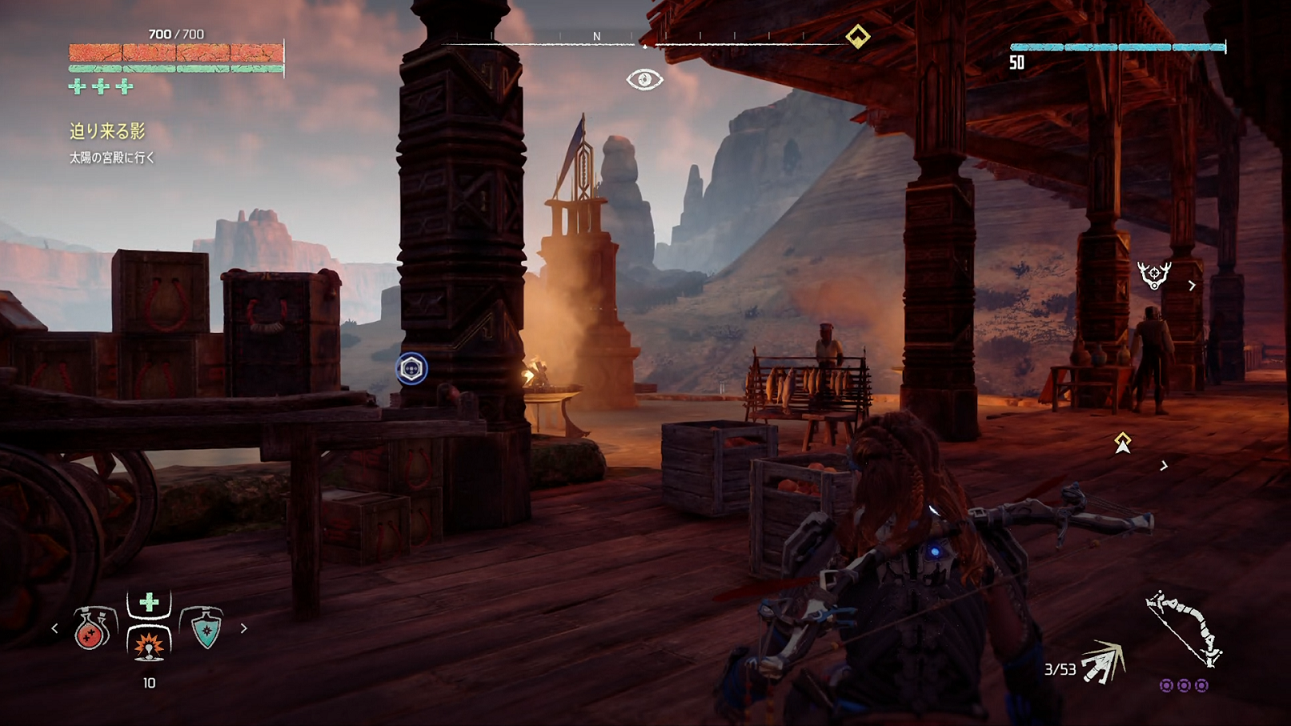
Task: Cycle tool selection with the left arrow
Action: 55,629
